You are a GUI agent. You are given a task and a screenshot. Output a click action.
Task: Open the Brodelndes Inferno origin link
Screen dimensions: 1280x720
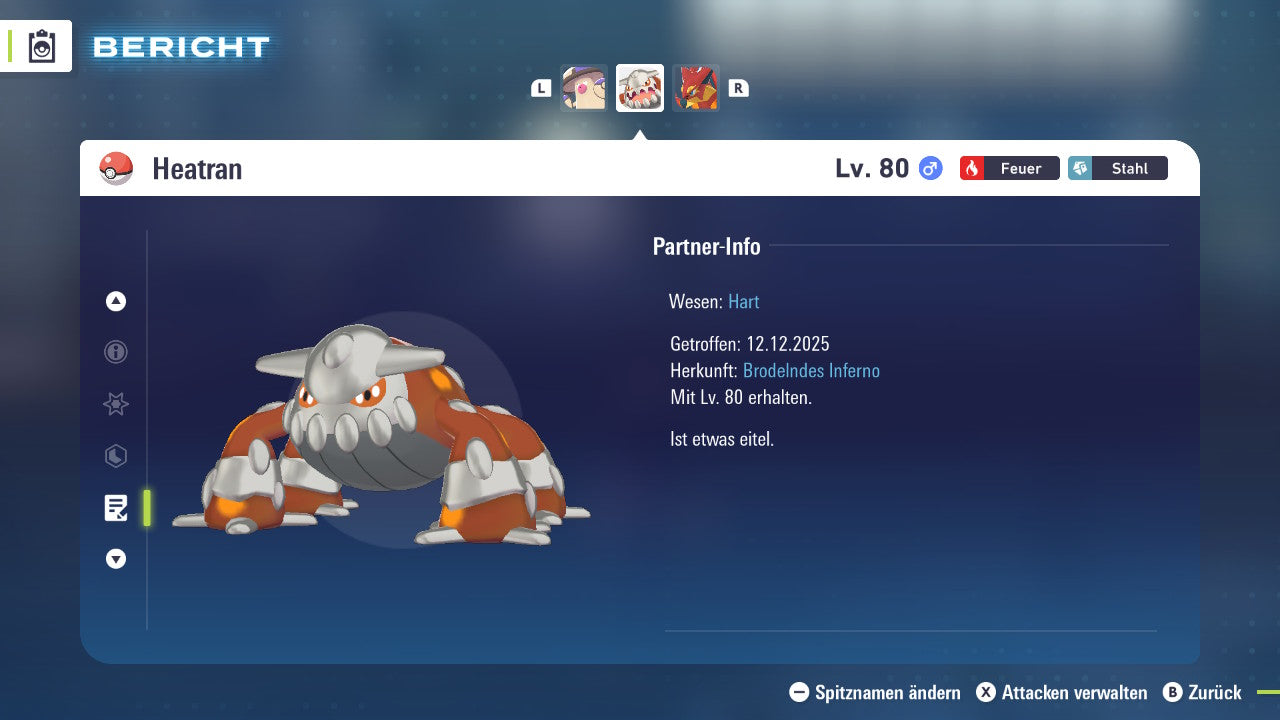(x=811, y=370)
